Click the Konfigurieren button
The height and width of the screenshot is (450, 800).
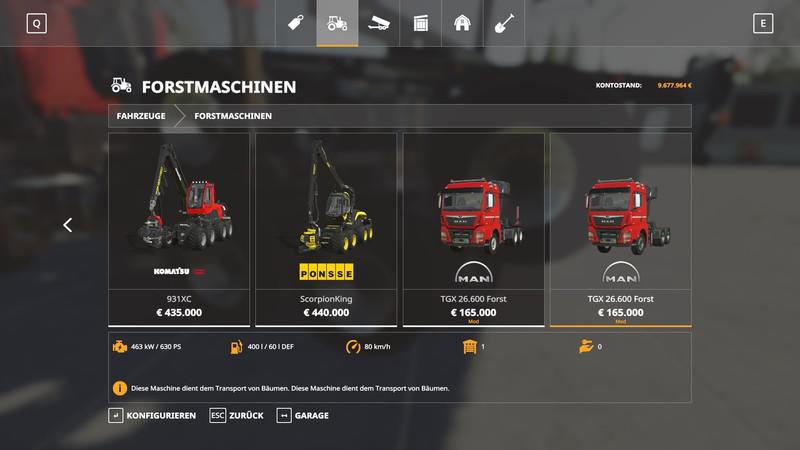coord(153,415)
